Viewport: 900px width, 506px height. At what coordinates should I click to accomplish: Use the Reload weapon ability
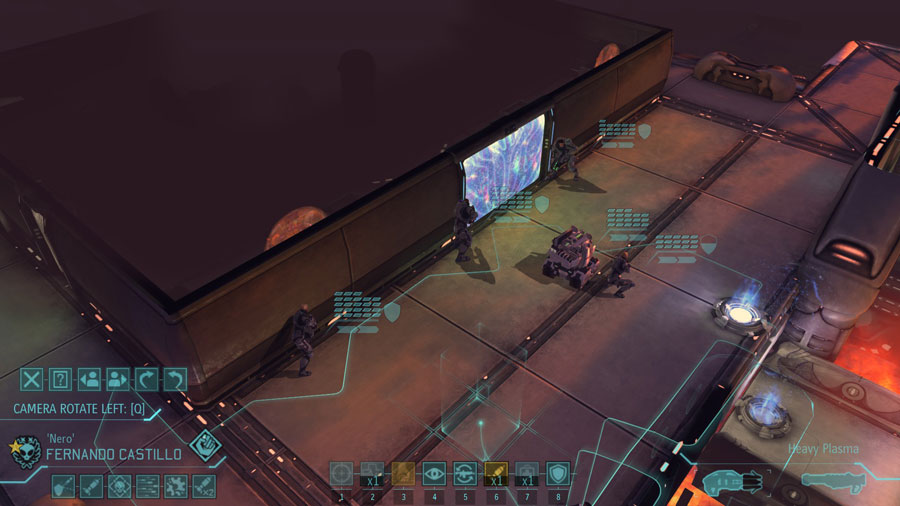click(x=465, y=473)
